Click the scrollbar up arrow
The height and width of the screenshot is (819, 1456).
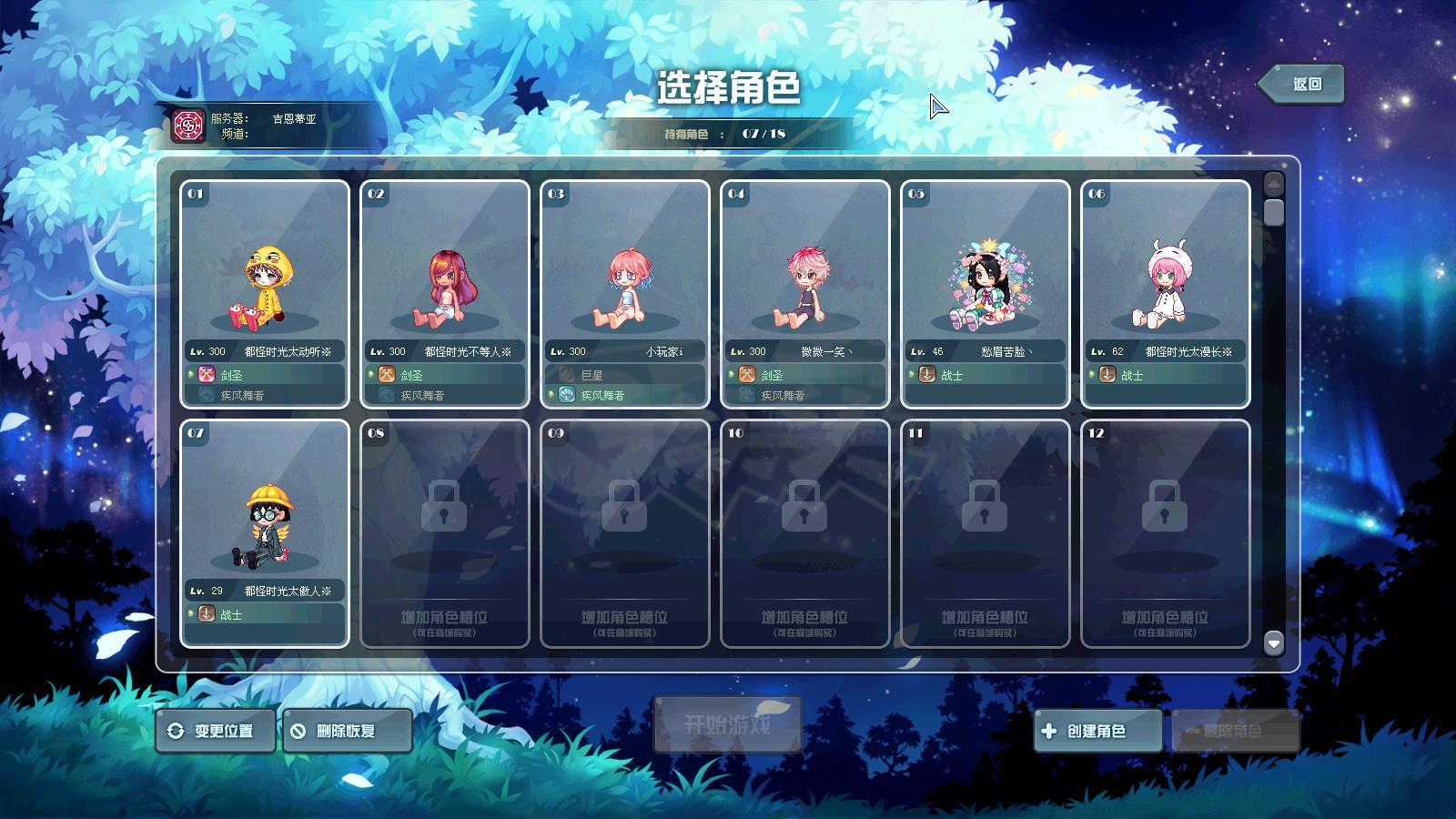[x=1274, y=183]
